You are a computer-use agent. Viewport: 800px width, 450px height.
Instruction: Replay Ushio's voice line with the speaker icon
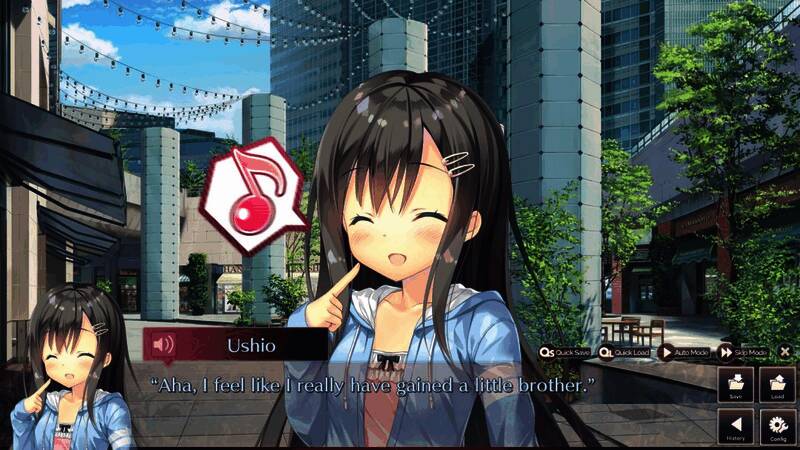tap(163, 345)
